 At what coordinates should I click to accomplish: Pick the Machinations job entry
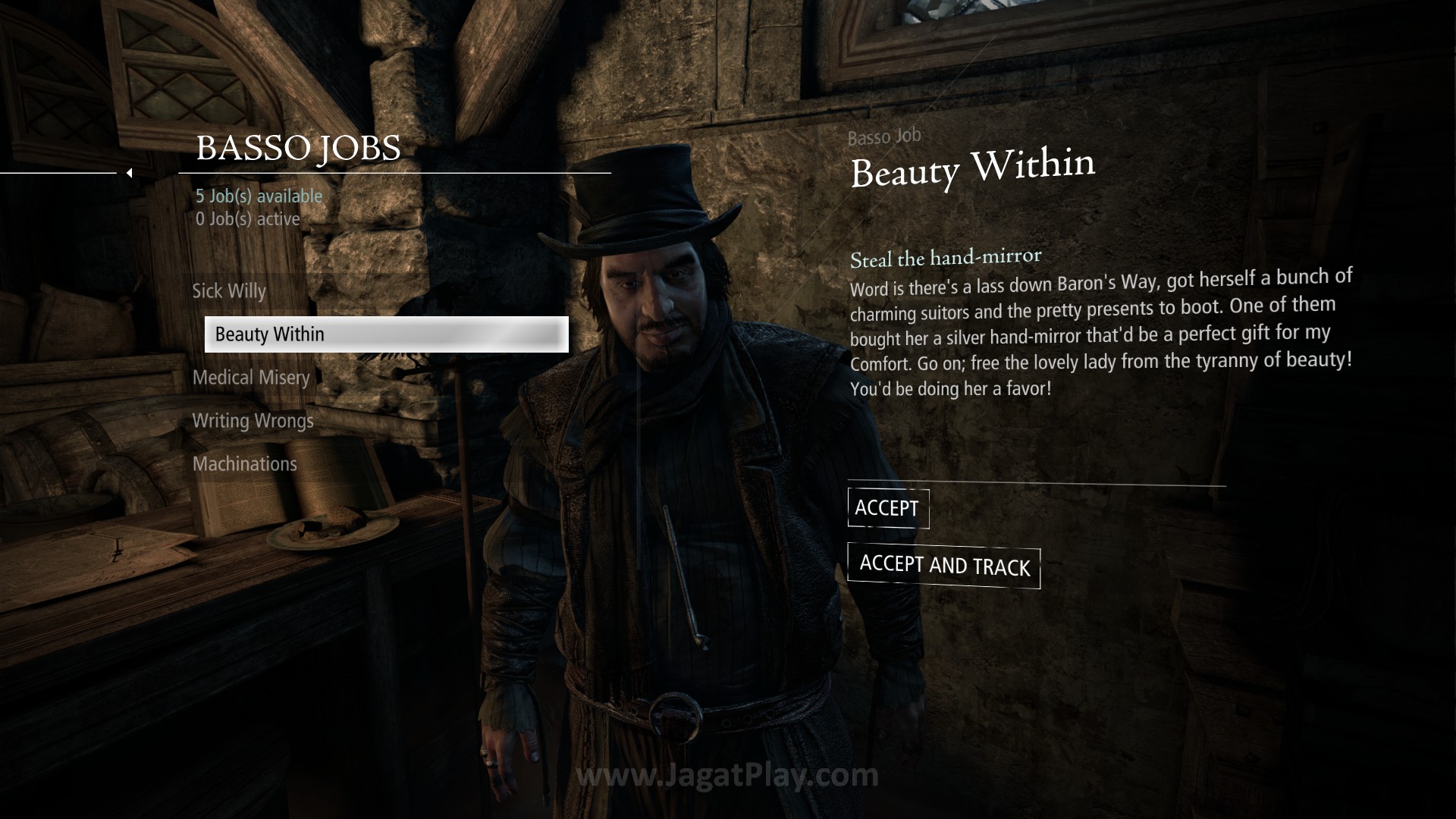click(x=244, y=464)
